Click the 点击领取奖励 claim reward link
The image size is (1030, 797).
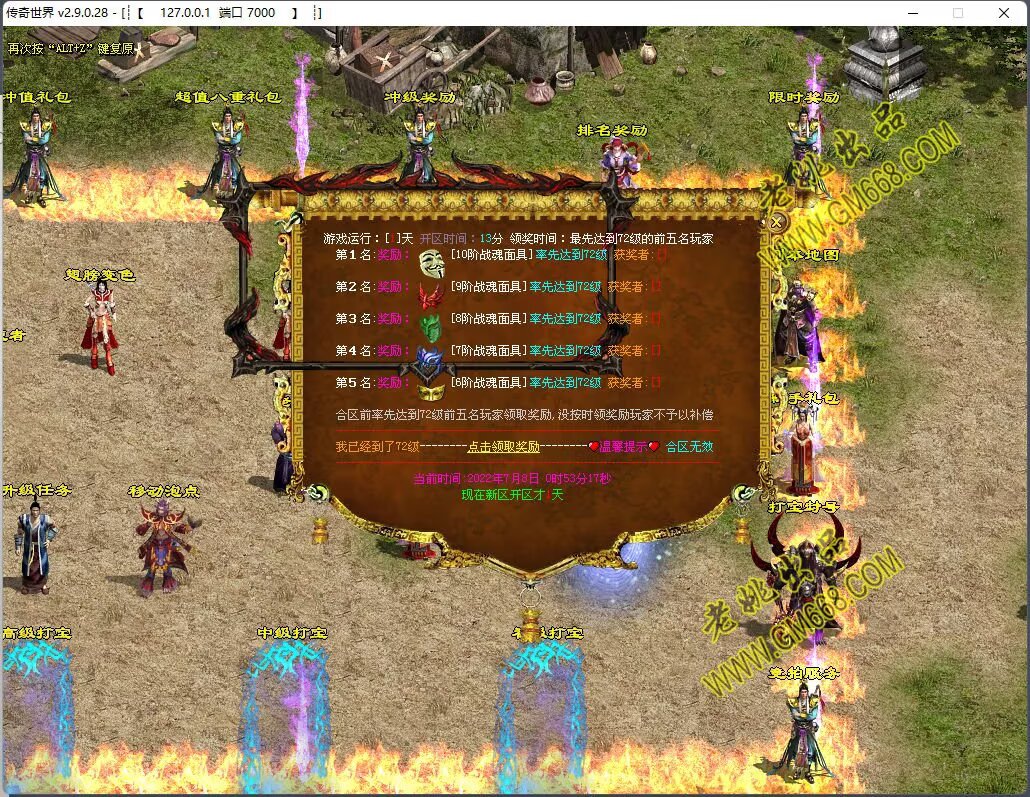point(503,447)
